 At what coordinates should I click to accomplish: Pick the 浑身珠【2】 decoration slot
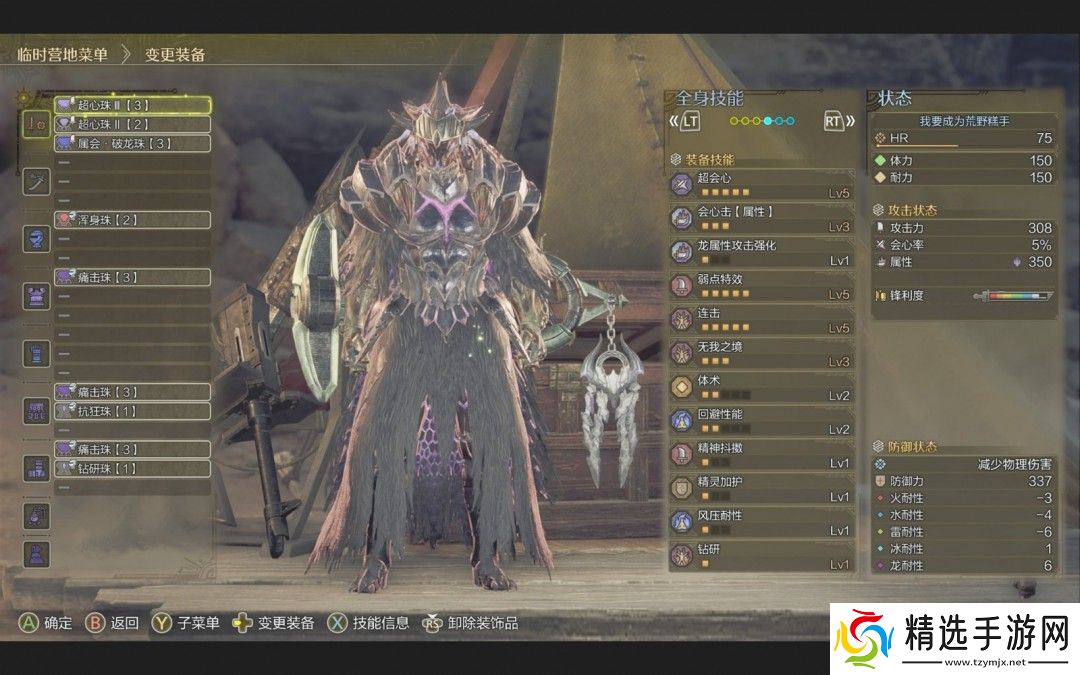(131, 219)
